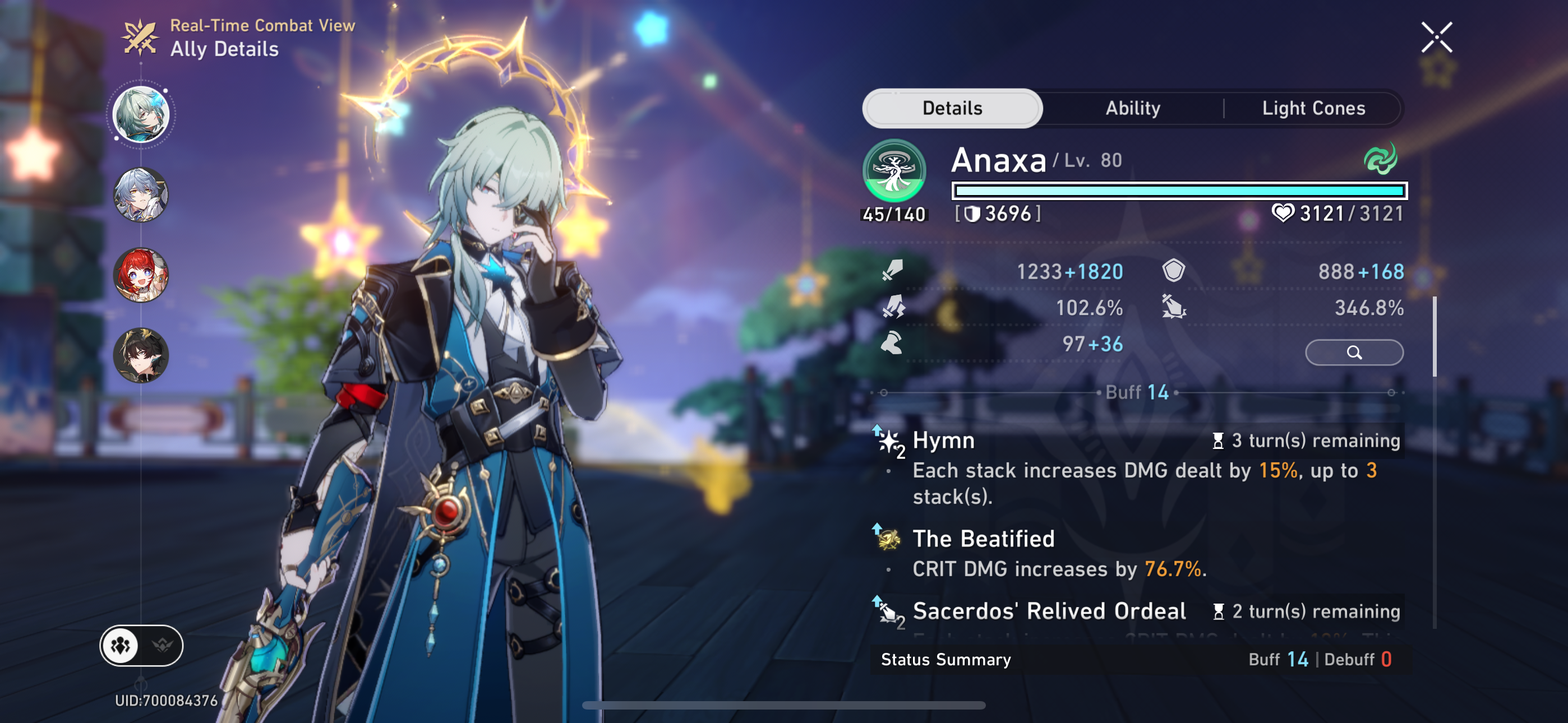Screen dimensions: 1568x723
Task: Choose the silver-haired ally portrait
Action: [141, 194]
